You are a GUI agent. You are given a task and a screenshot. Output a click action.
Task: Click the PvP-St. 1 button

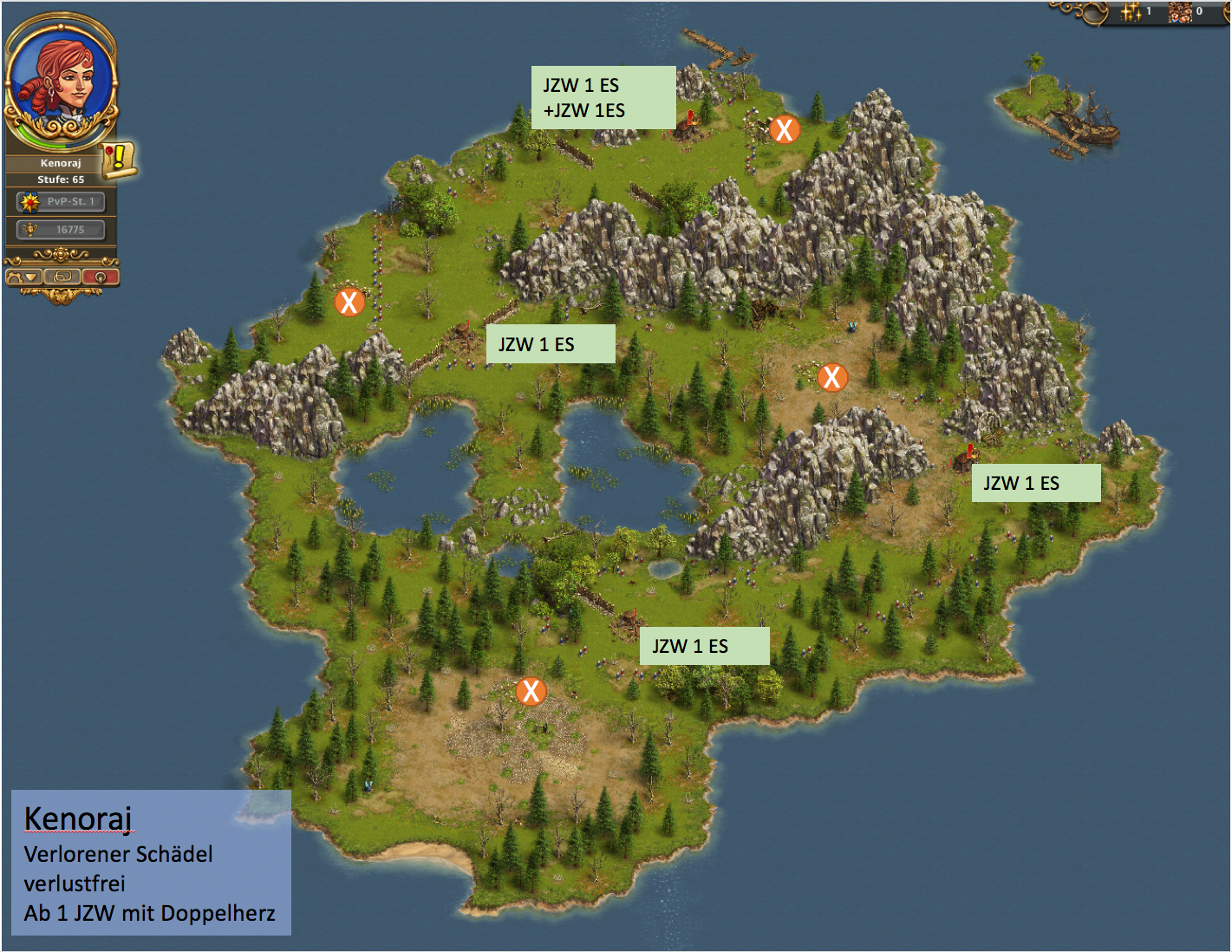(x=61, y=202)
